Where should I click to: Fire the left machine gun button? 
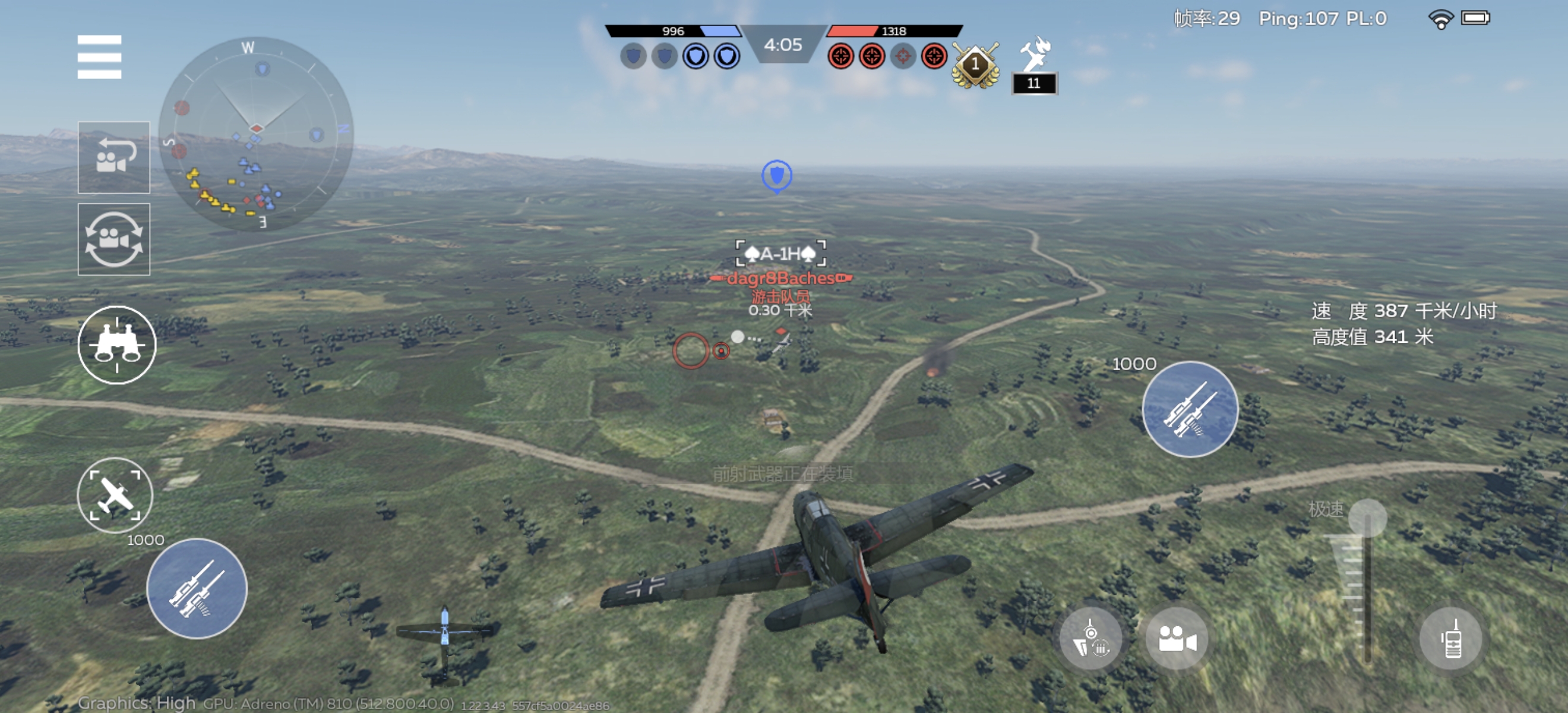point(197,588)
